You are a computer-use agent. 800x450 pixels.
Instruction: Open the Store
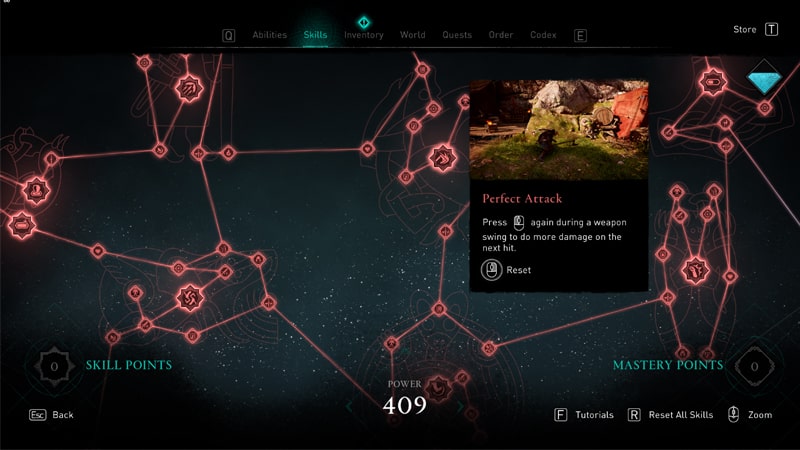[x=745, y=30]
